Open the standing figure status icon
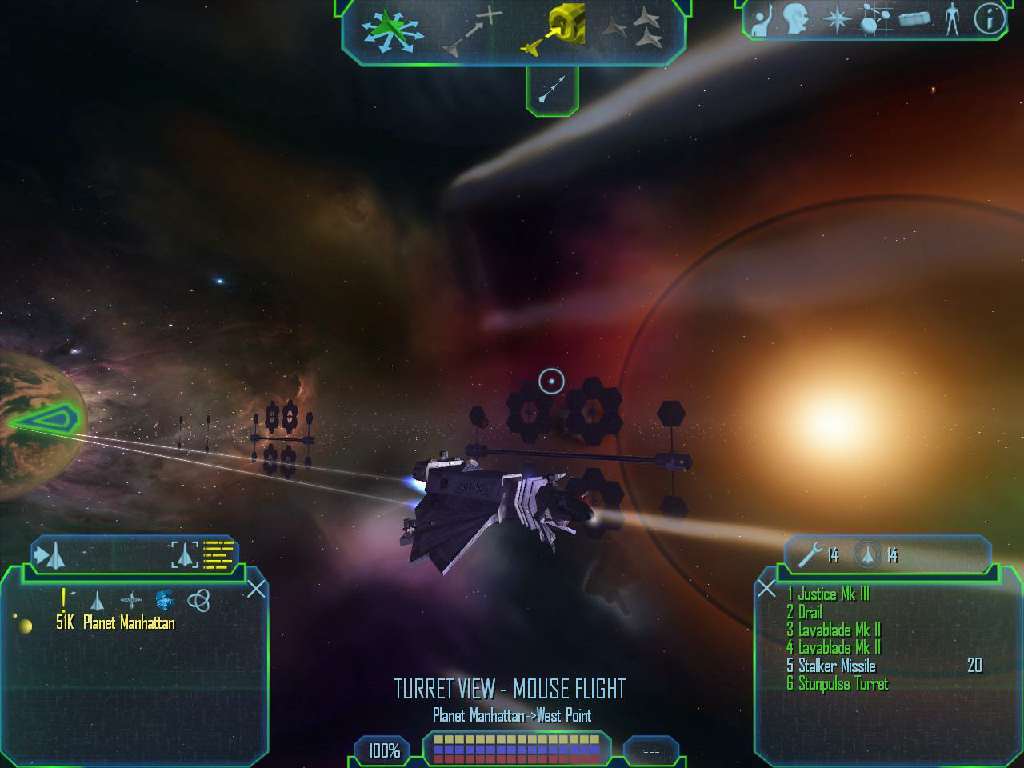The height and width of the screenshot is (768, 1024). click(951, 19)
